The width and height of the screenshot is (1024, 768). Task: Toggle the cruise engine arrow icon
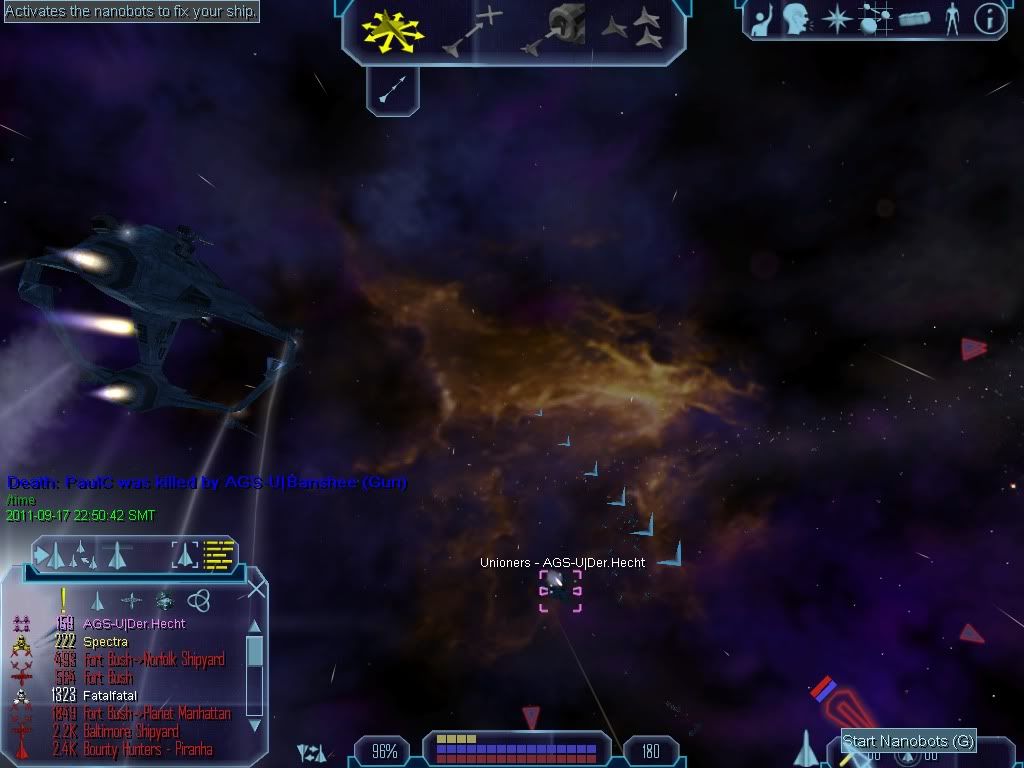[x=392, y=91]
